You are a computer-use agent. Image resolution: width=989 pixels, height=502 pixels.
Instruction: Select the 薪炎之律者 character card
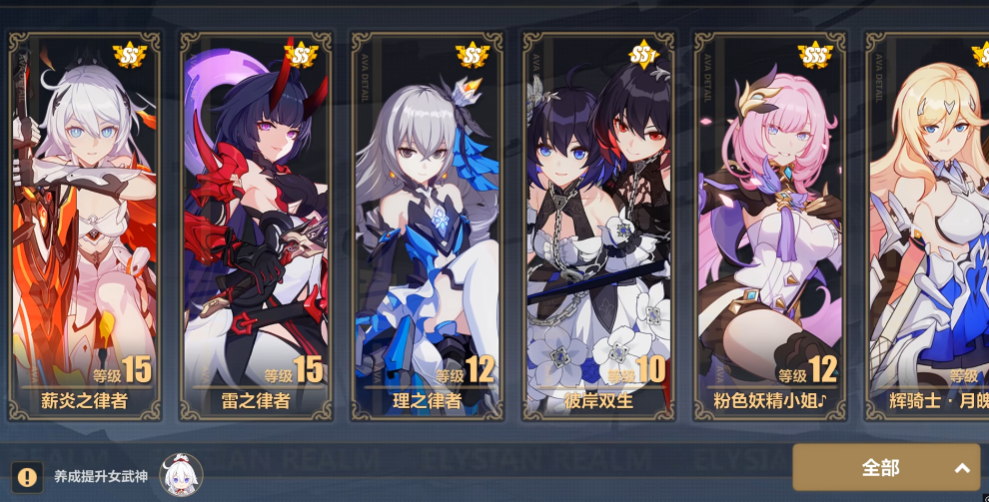tap(84, 225)
